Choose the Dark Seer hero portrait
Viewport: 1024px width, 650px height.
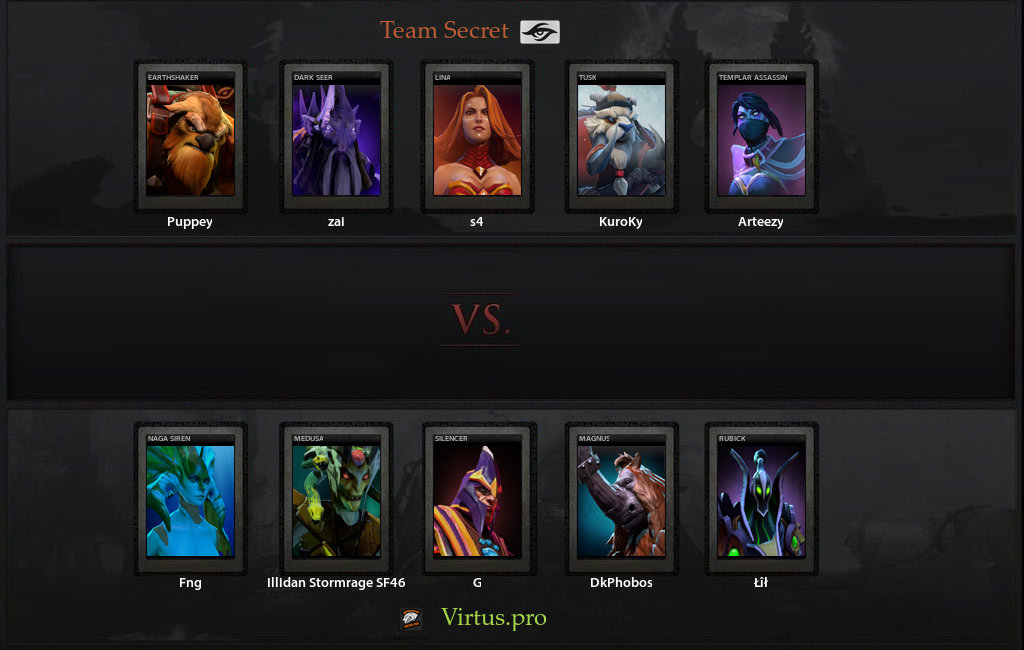(336, 137)
